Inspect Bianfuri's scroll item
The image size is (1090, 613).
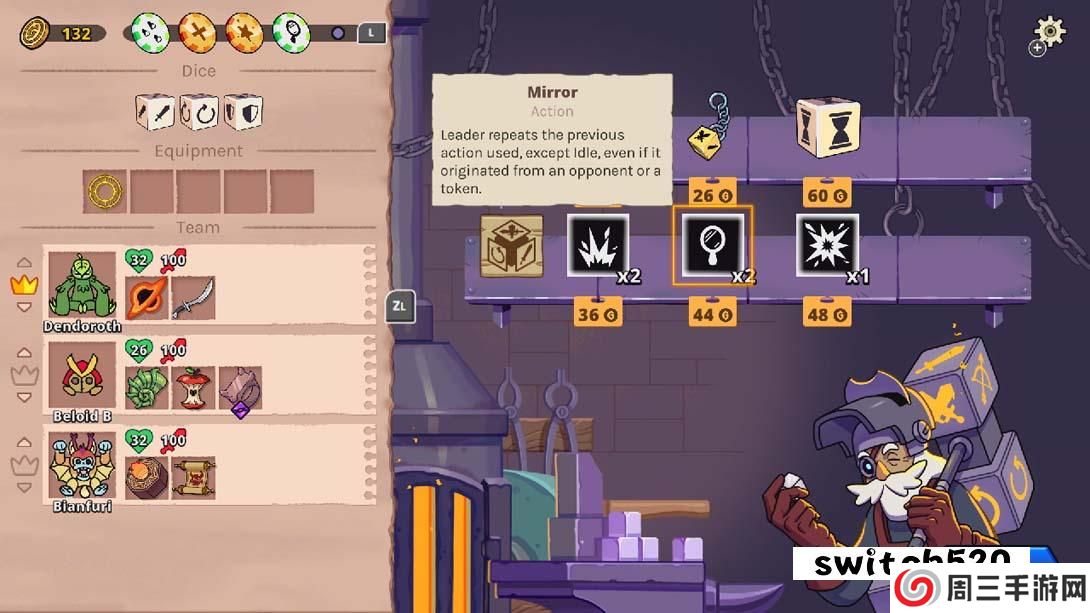193,478
